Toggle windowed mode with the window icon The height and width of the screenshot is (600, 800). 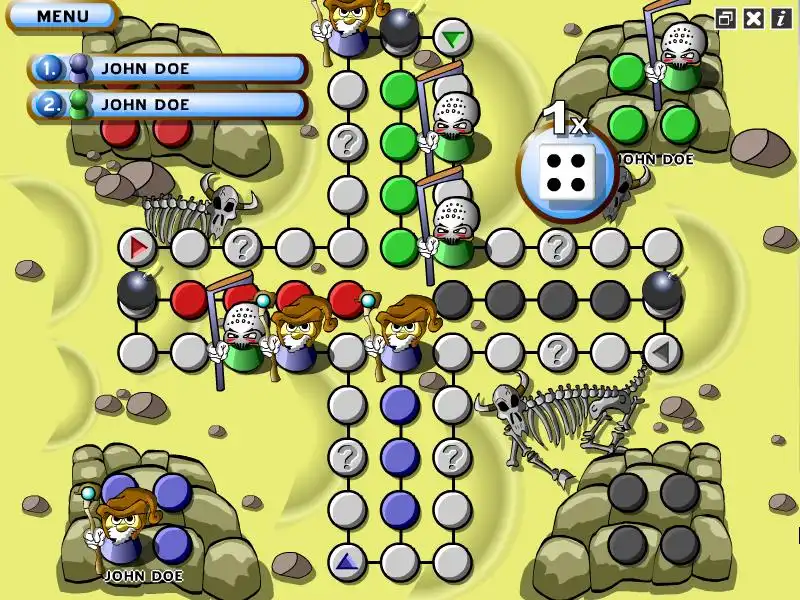coord(726,18)
